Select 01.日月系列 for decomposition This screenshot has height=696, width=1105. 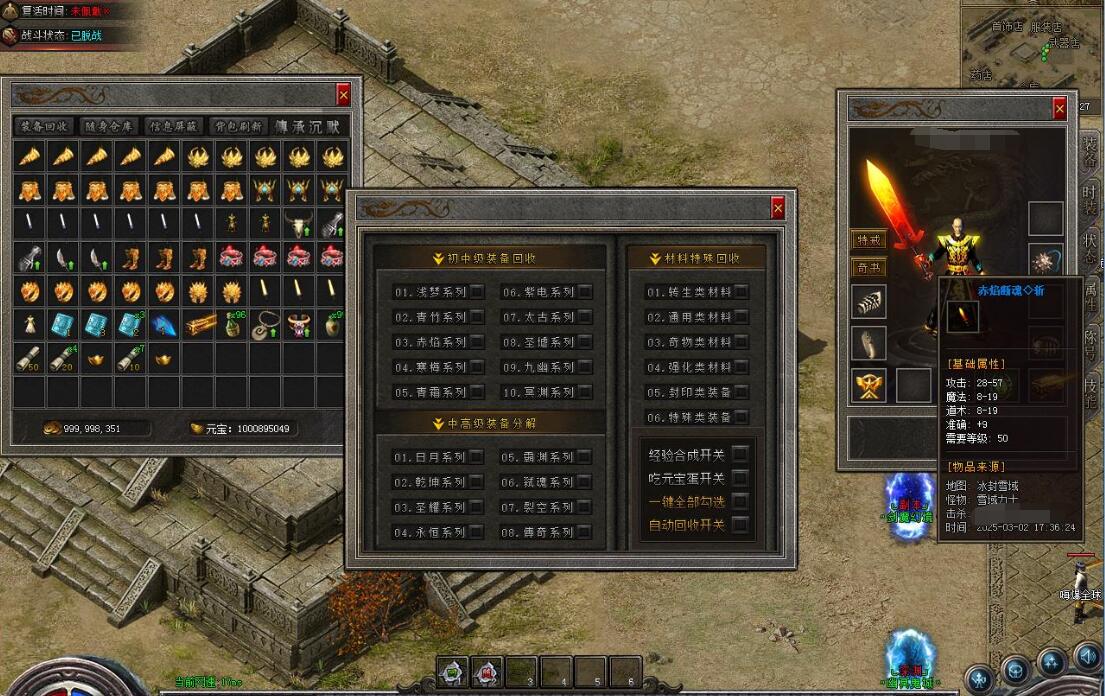pyautogui.click(x=477, y=457)
